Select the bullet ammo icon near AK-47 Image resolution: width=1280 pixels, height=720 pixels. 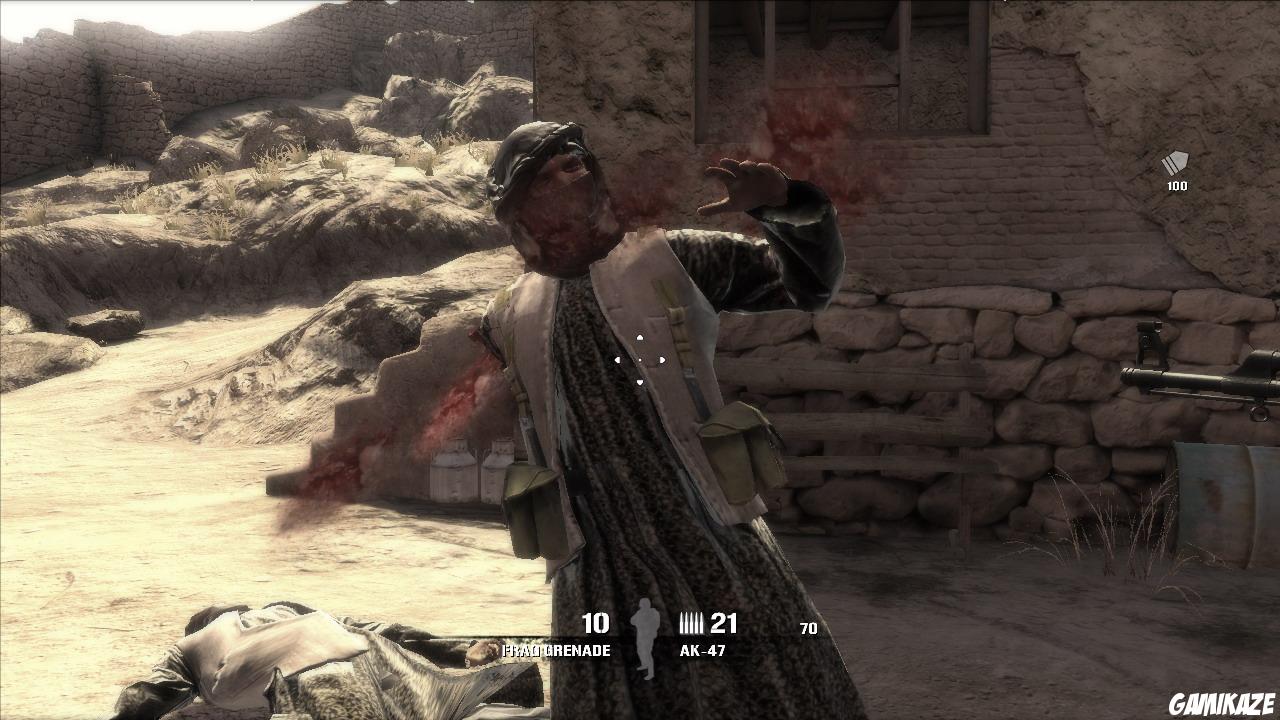(692, 622)
